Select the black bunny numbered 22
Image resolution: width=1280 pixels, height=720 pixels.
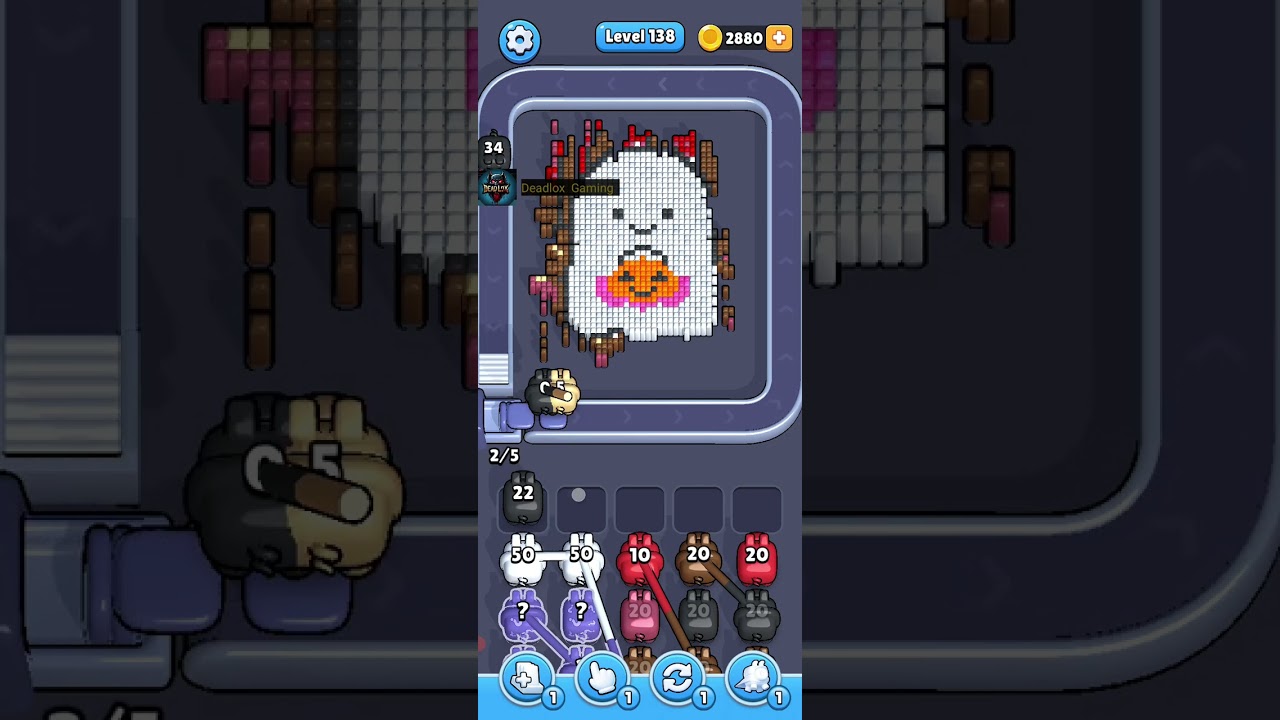522,500
